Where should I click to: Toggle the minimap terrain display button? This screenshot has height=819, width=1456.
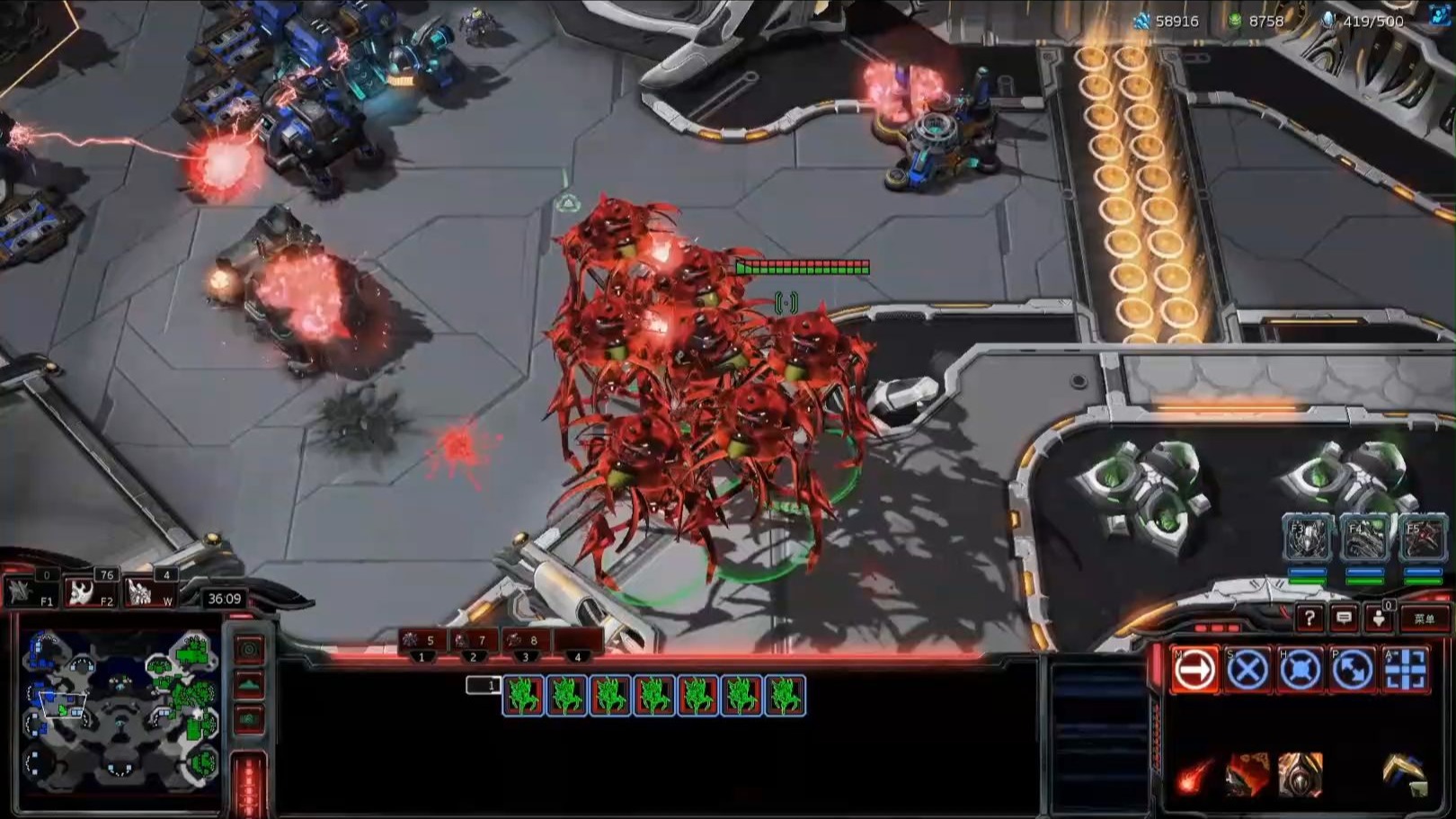point(249,685)
